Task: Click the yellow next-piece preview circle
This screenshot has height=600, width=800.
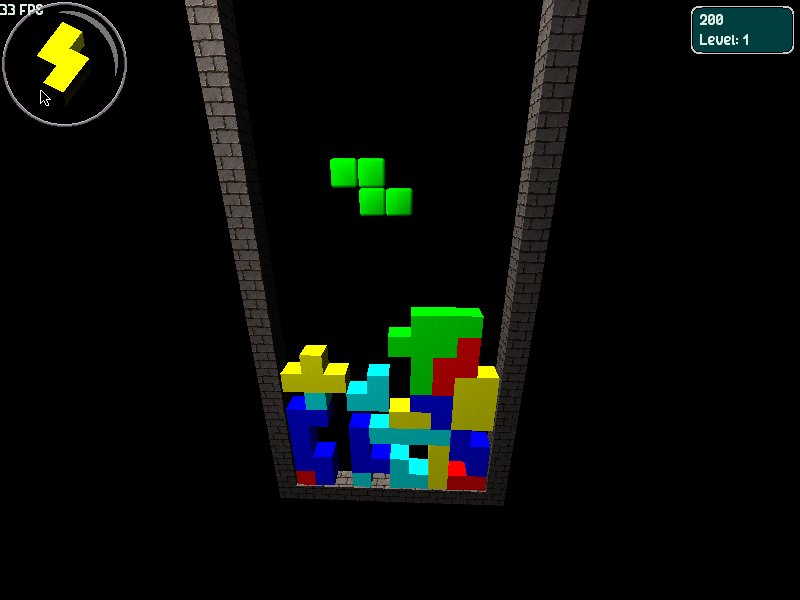Action: tap(64, 63)
